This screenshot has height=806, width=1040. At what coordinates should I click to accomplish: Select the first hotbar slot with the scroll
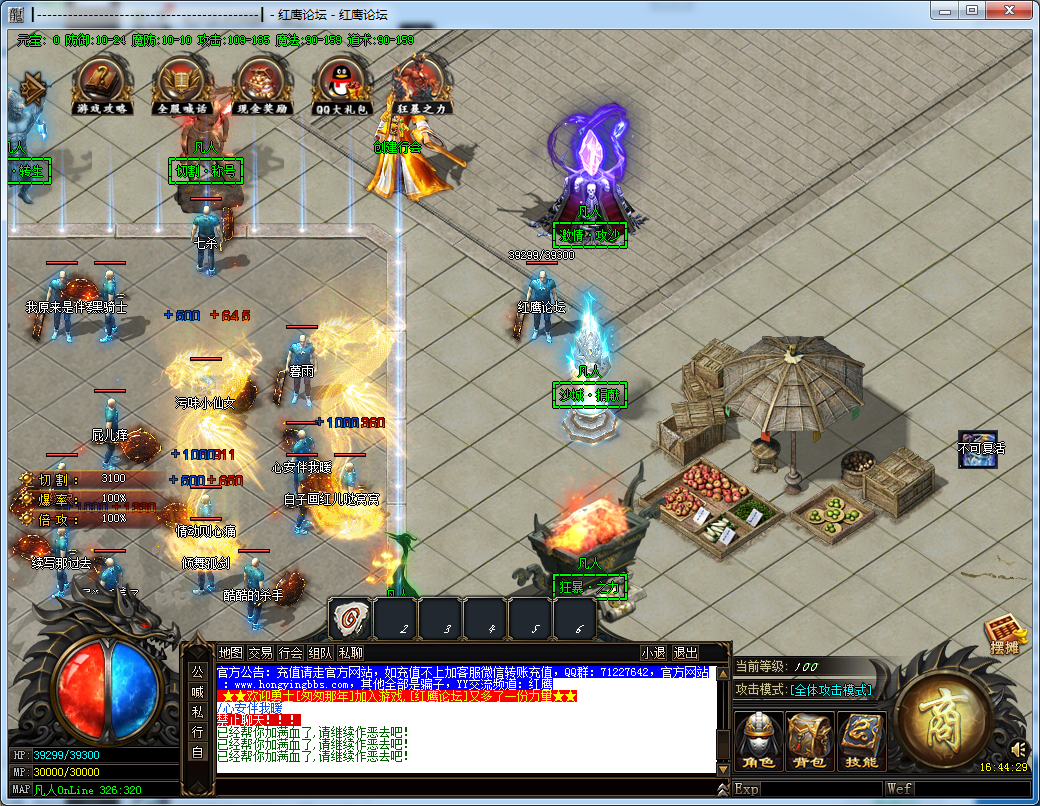351,620
